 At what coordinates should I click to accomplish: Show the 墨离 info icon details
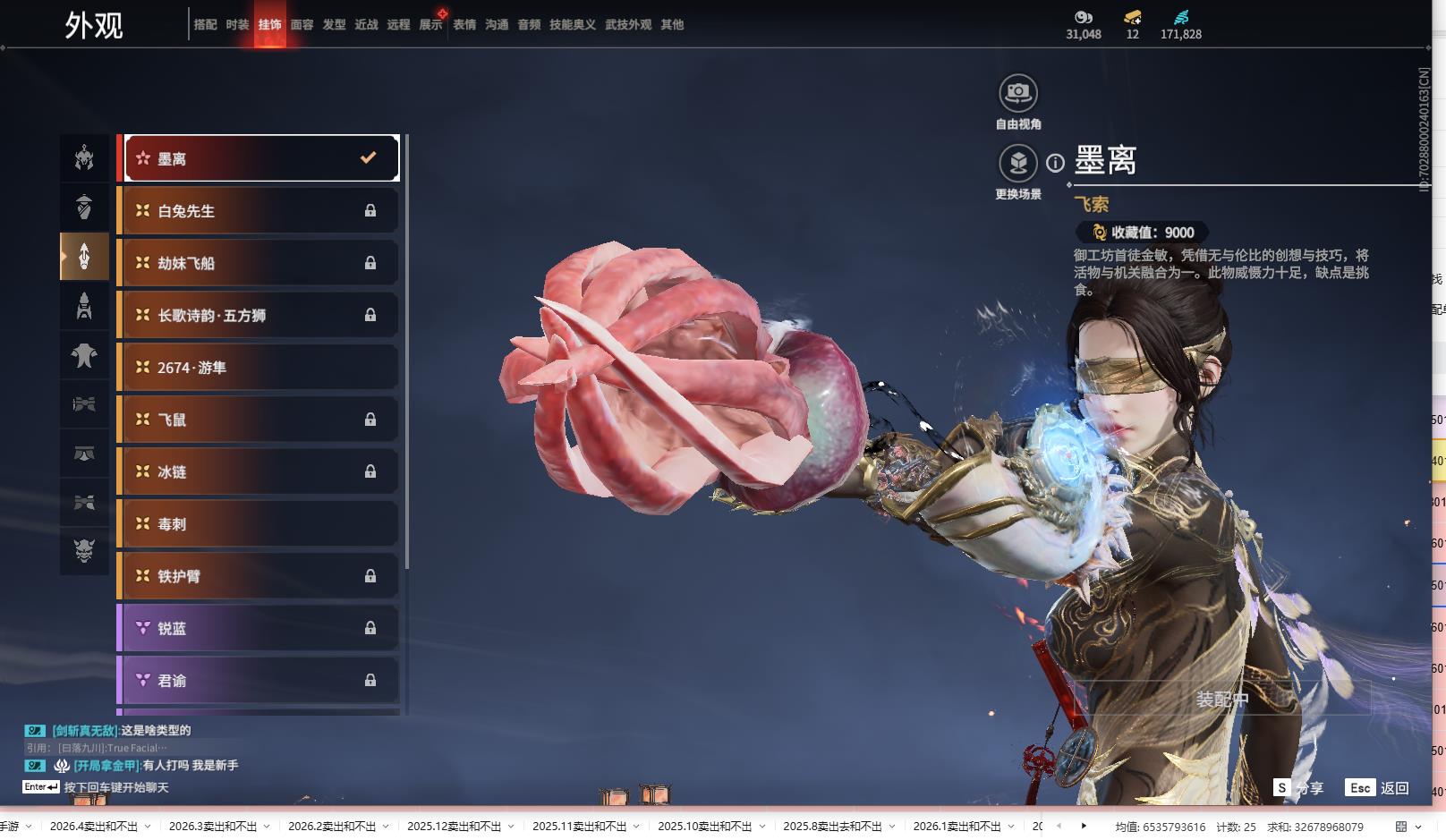tap(1056, 163)
